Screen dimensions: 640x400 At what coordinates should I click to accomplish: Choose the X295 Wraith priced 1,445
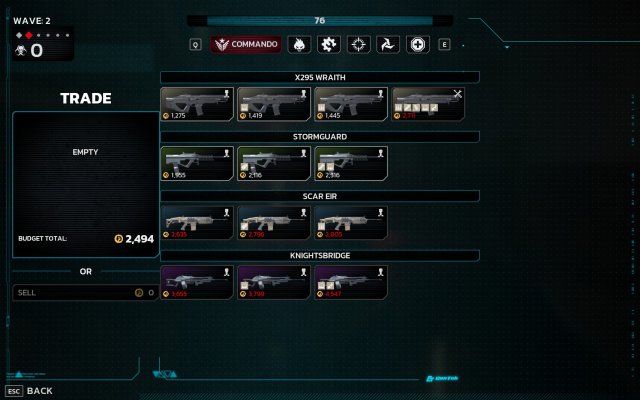352,104
